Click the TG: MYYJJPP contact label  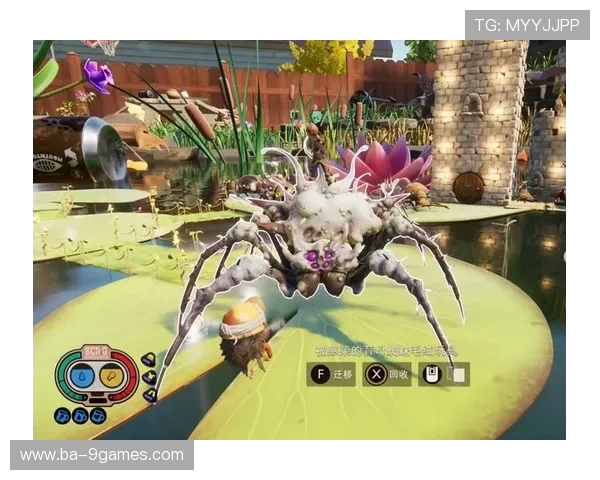[527, 25]
